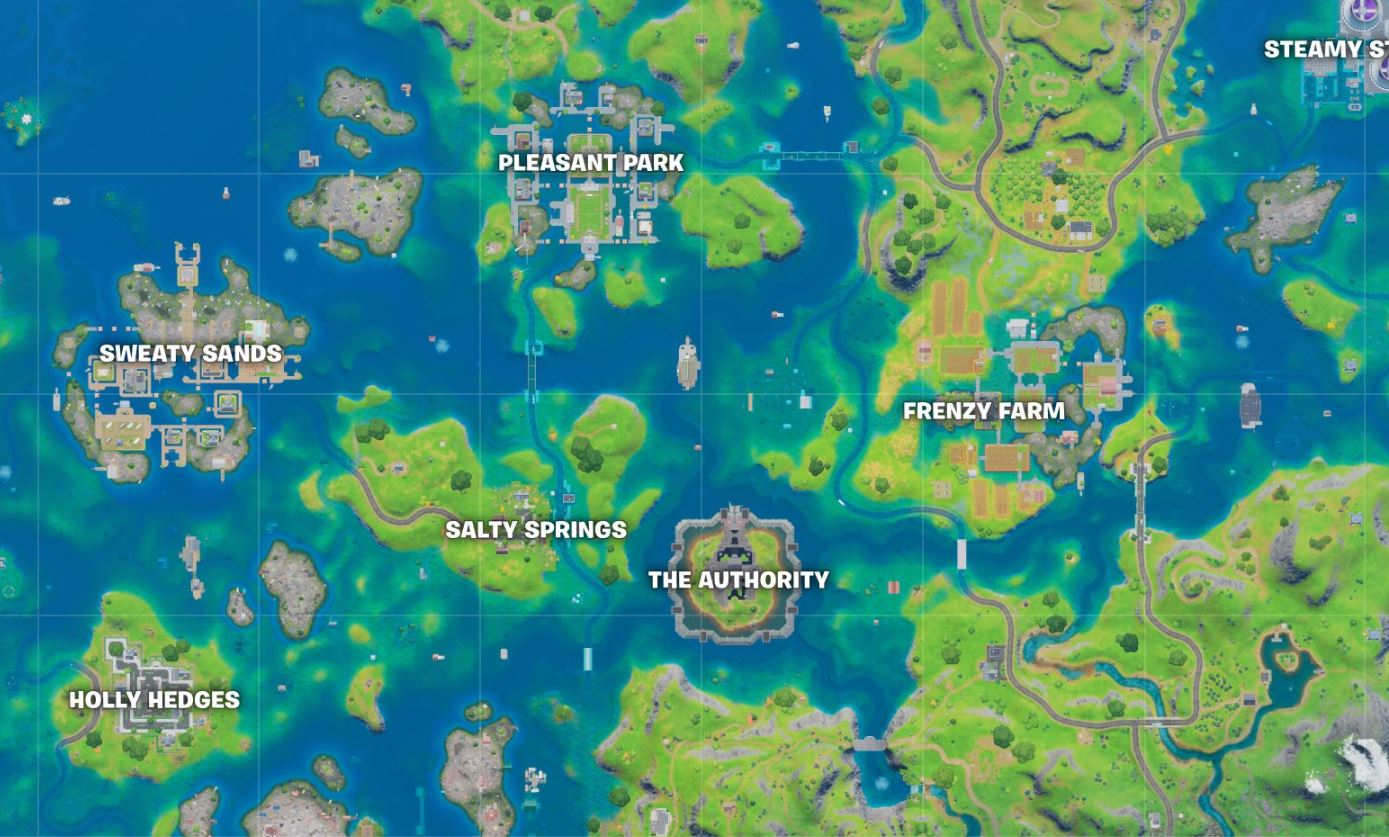Click The Authority text label

(x=739, y=579)
